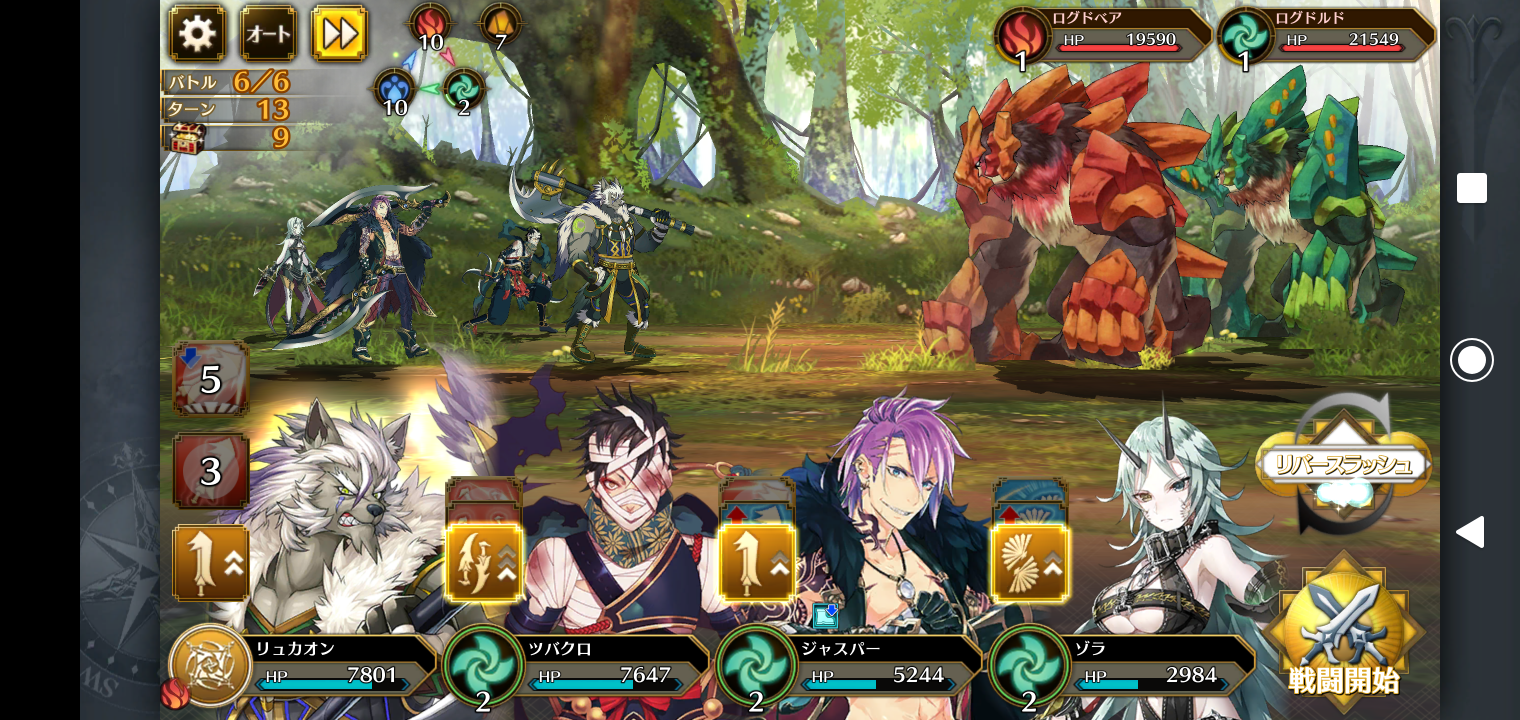Toggle the オート auto-battle button
Screen dimensions: 1520x720
pyautogui.click(x=268, y=33)
